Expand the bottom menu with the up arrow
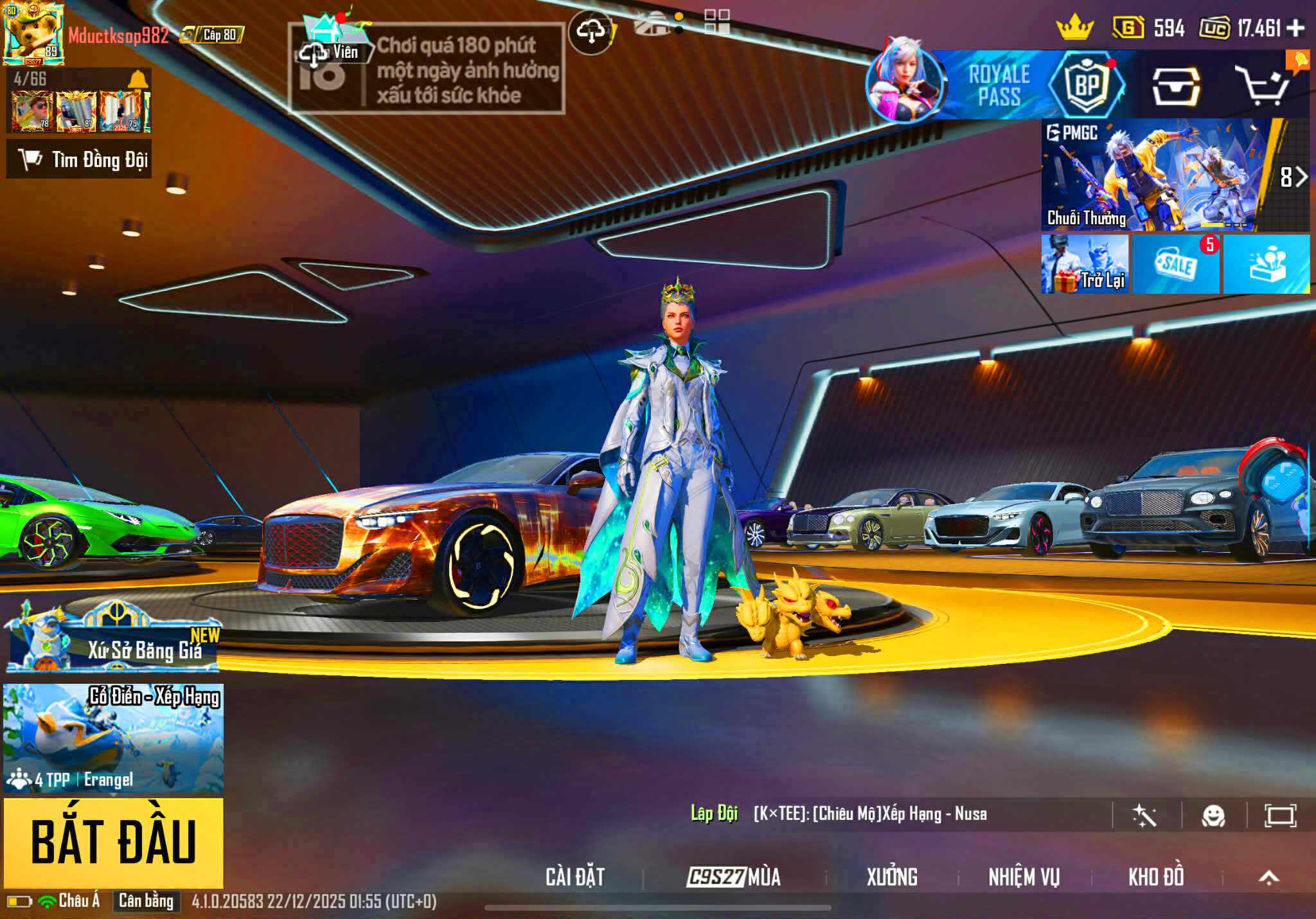This screenshot has height=919, width=1316. pyautogui.click(x=1268, y=877)
